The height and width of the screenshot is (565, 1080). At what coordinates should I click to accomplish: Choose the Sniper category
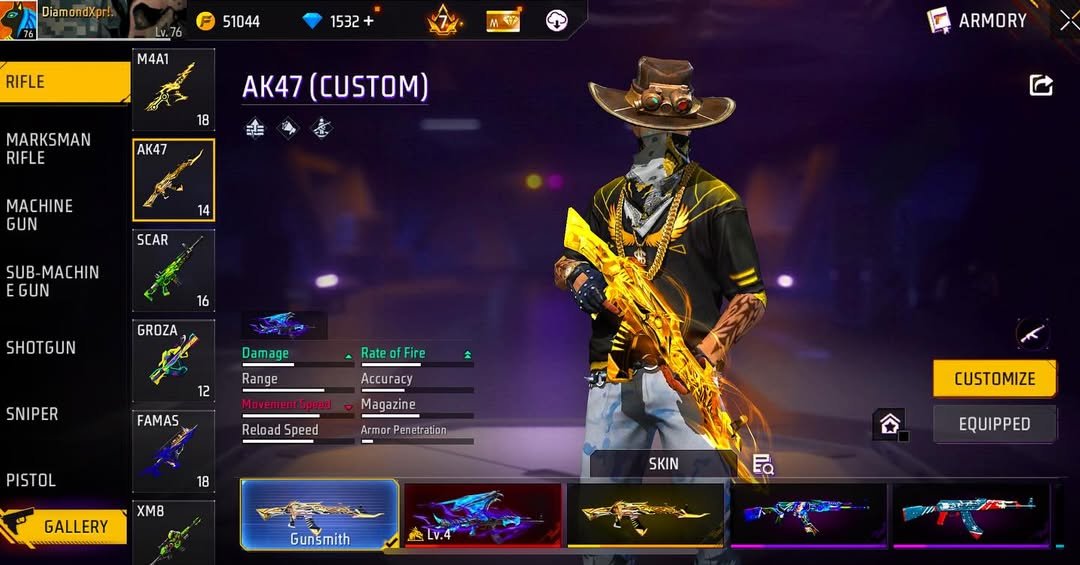tap(32, 414)
